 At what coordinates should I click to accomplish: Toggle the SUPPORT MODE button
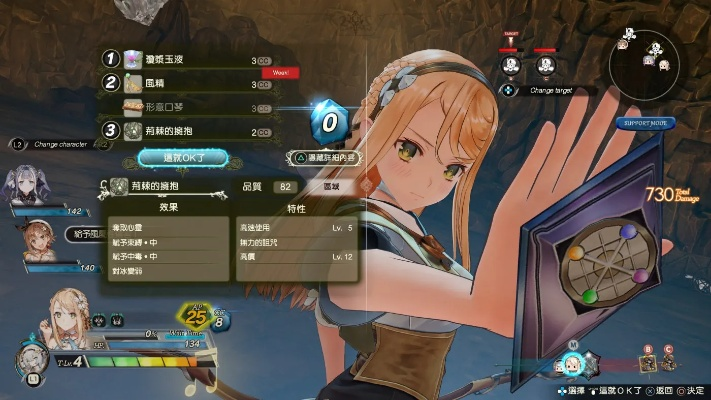(x=645, y=123)
